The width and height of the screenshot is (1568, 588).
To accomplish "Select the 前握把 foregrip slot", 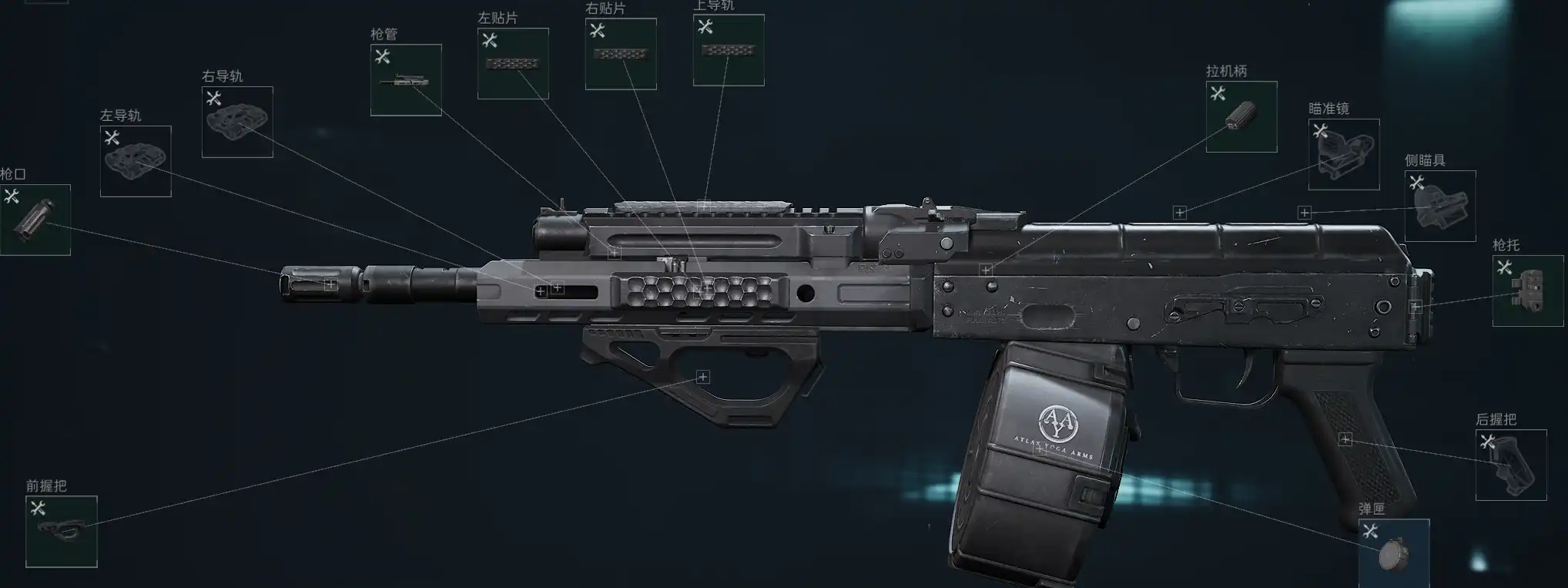I will point(62,532).
